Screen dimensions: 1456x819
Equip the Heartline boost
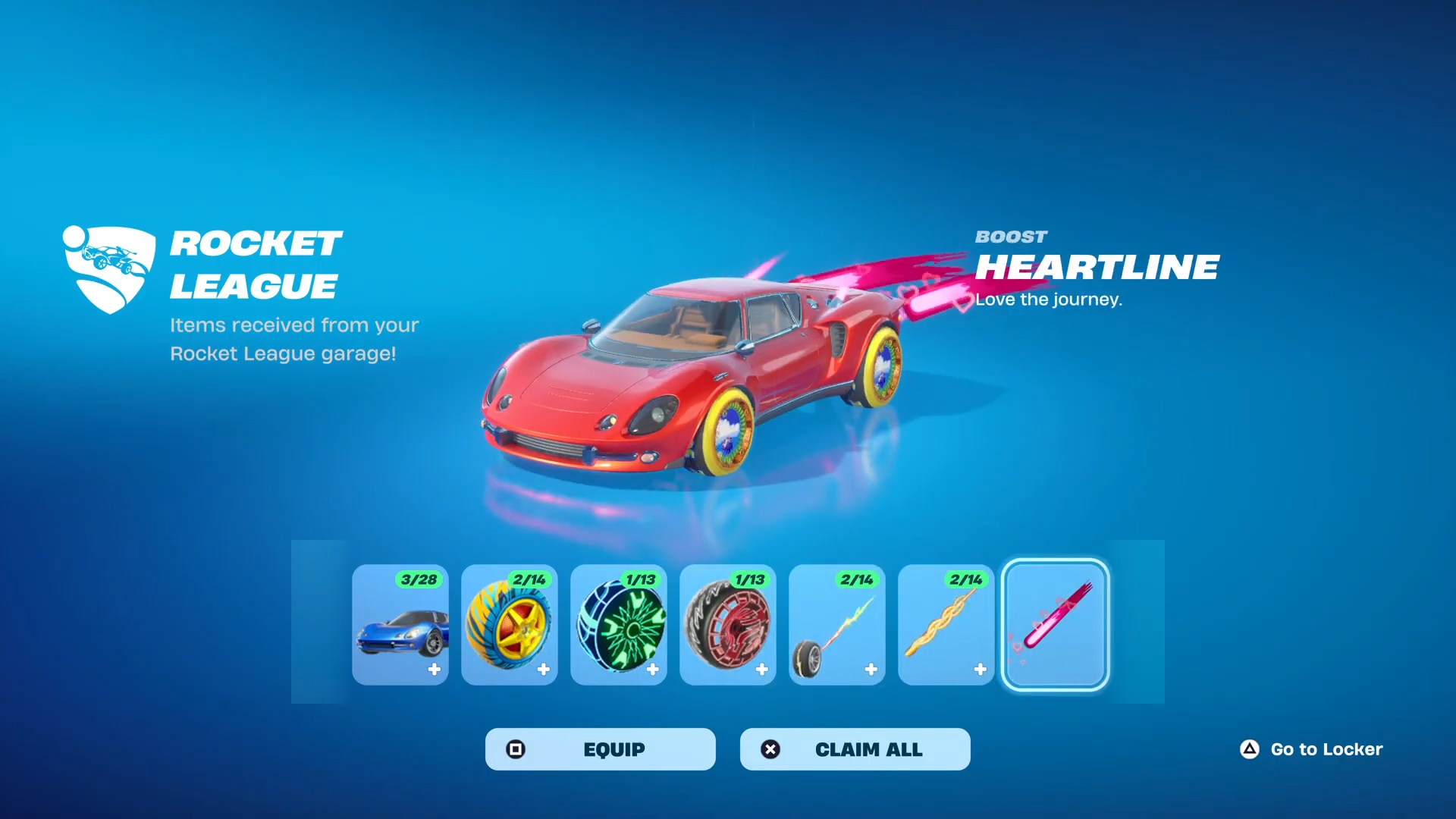point(600,749)
